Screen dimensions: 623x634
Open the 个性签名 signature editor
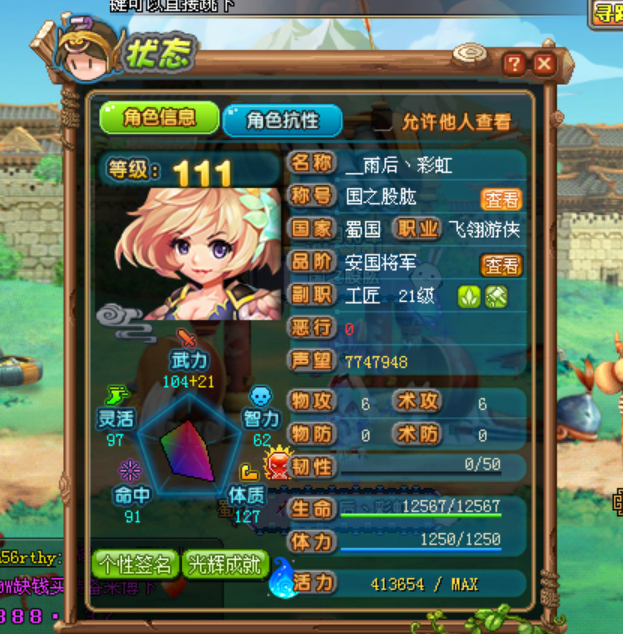pyautogui.click(x=136, y=564)
